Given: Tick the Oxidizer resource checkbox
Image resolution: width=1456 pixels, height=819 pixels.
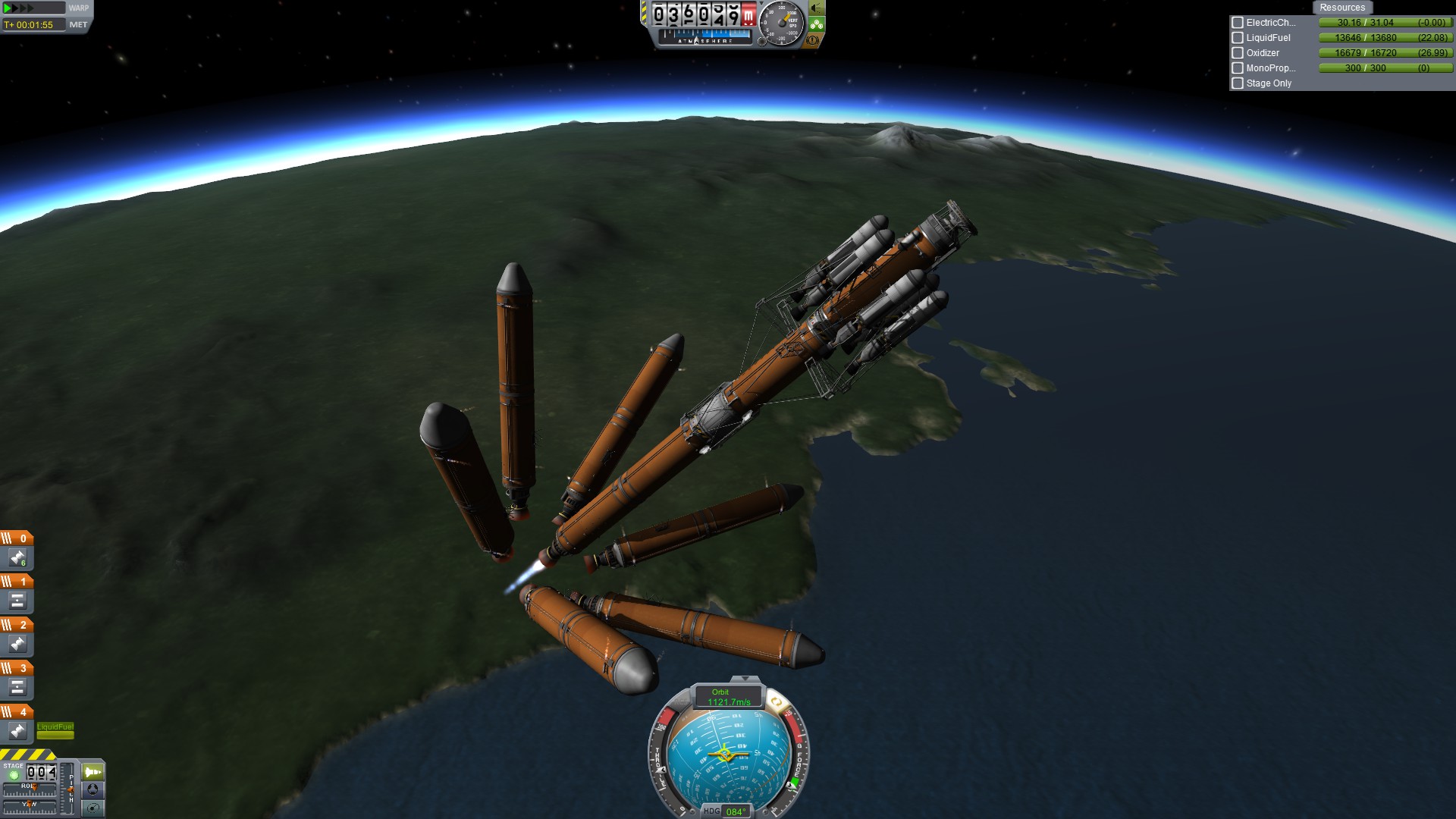Looking at the screenshot, I should (1238, 53).
